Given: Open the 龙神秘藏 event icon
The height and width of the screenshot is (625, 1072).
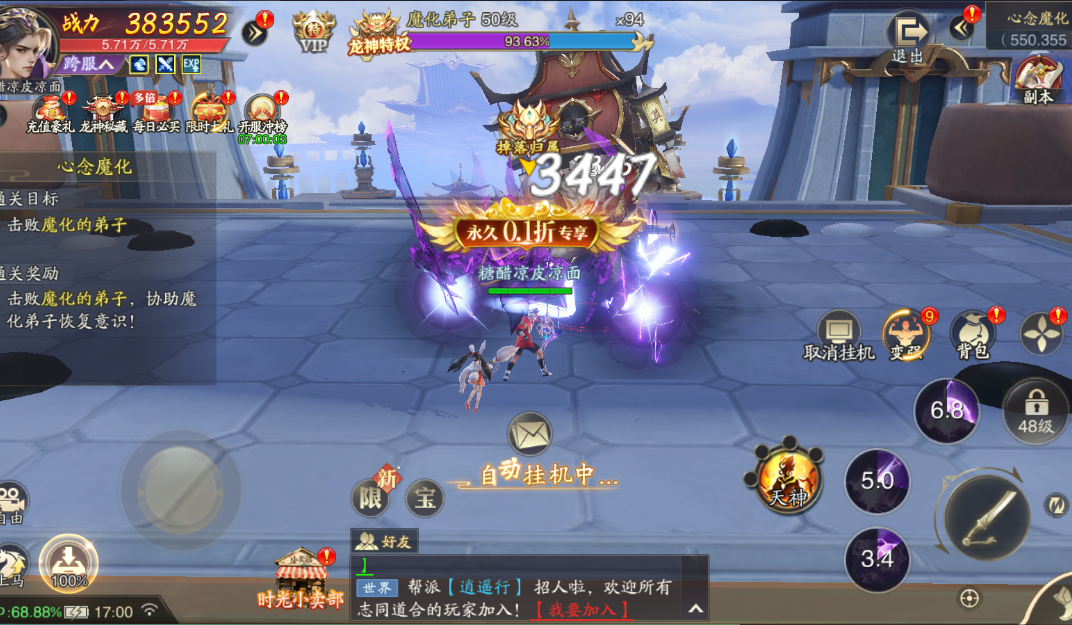Looking at the screenshot, I should (103, 111).
